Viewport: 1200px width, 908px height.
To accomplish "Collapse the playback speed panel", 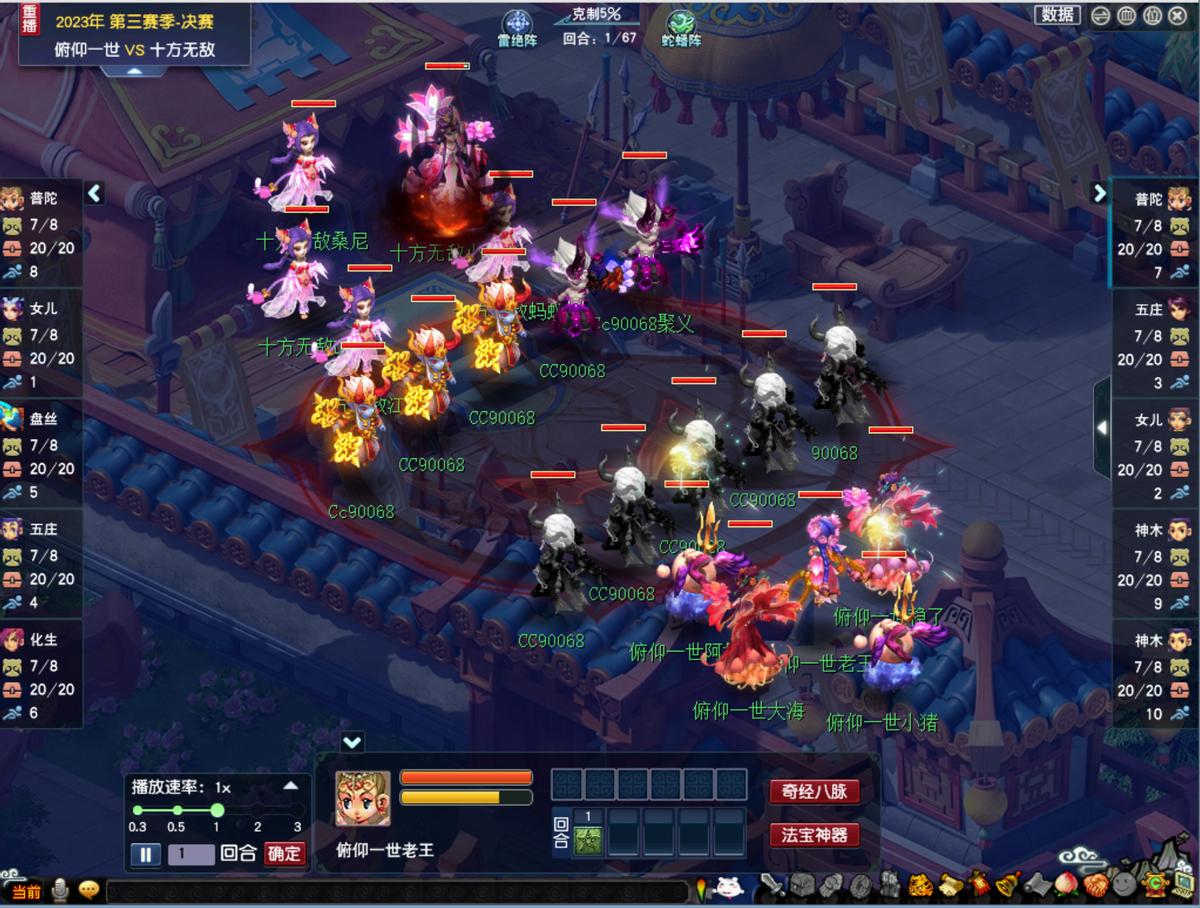I will [291, 786].
